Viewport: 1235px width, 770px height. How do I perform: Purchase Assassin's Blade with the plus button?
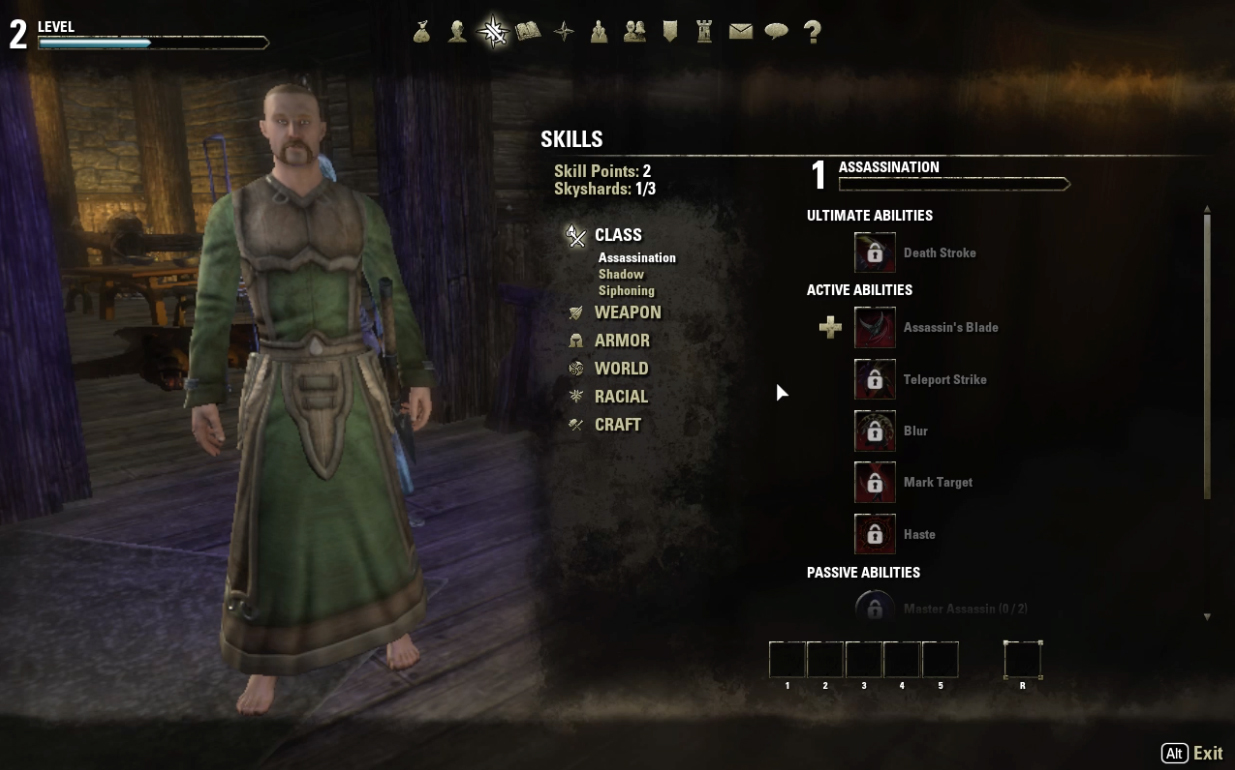(x=830, y=328)
